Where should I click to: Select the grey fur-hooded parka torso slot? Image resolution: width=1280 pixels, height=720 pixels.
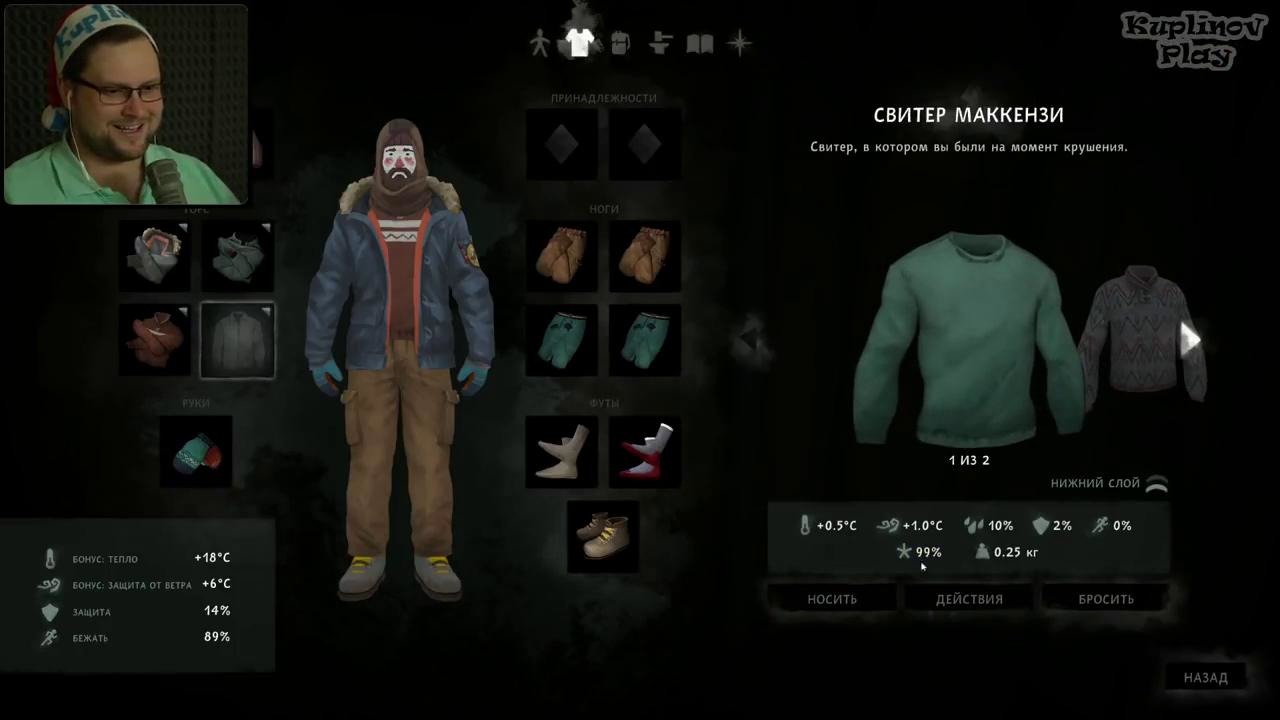[155, 256]
